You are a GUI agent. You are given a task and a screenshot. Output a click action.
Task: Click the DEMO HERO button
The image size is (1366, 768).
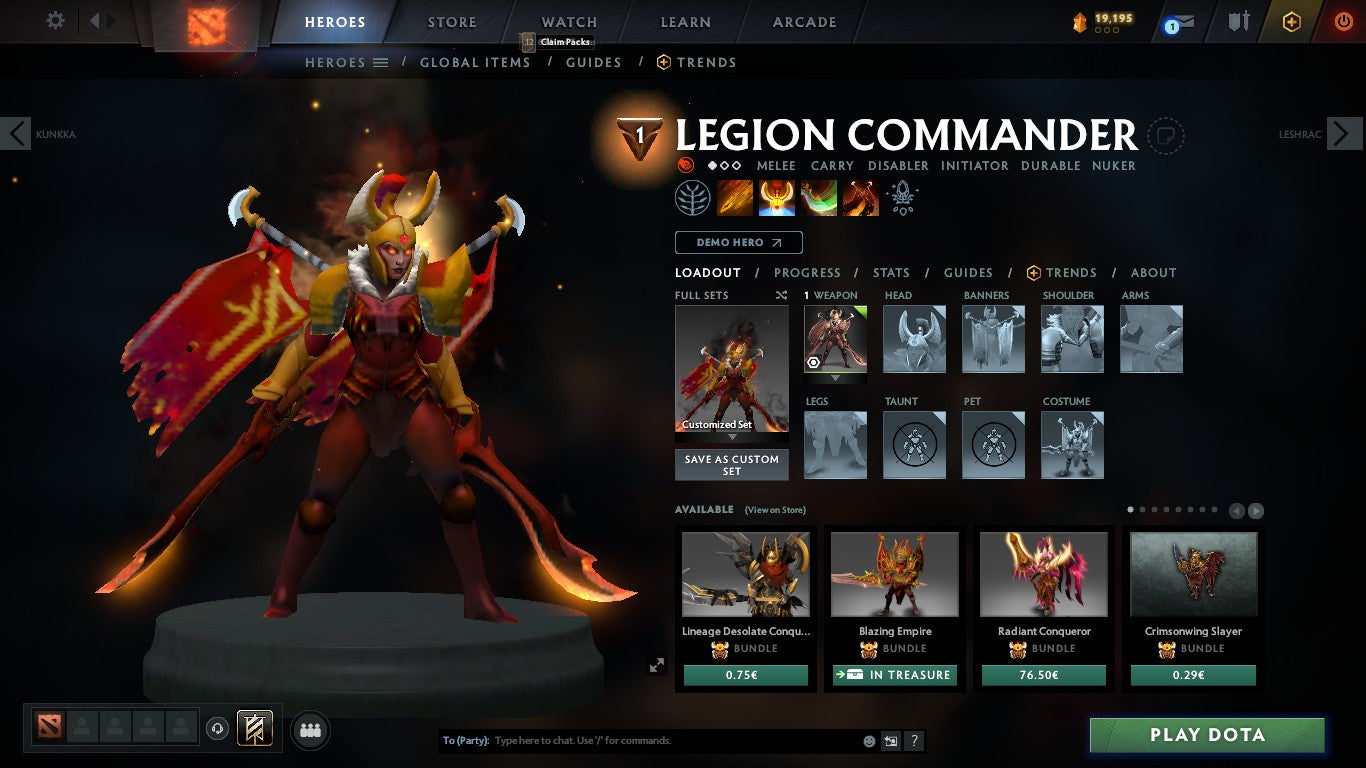click(x=738, y=242)
